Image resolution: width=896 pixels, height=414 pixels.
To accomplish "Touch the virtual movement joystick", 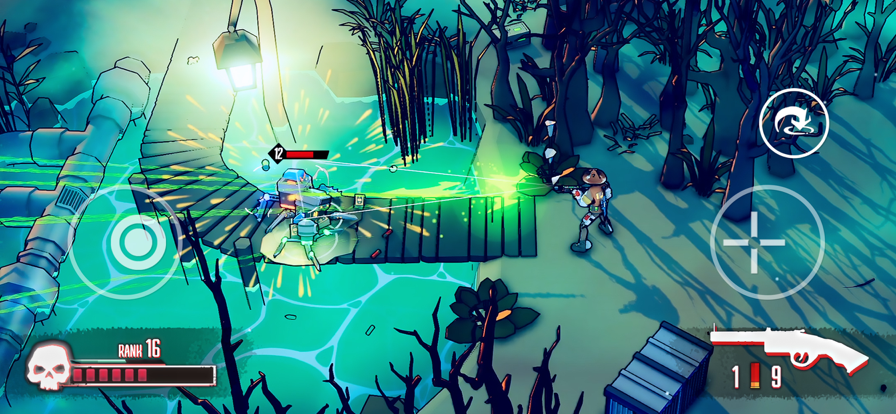I will point(129,241).
